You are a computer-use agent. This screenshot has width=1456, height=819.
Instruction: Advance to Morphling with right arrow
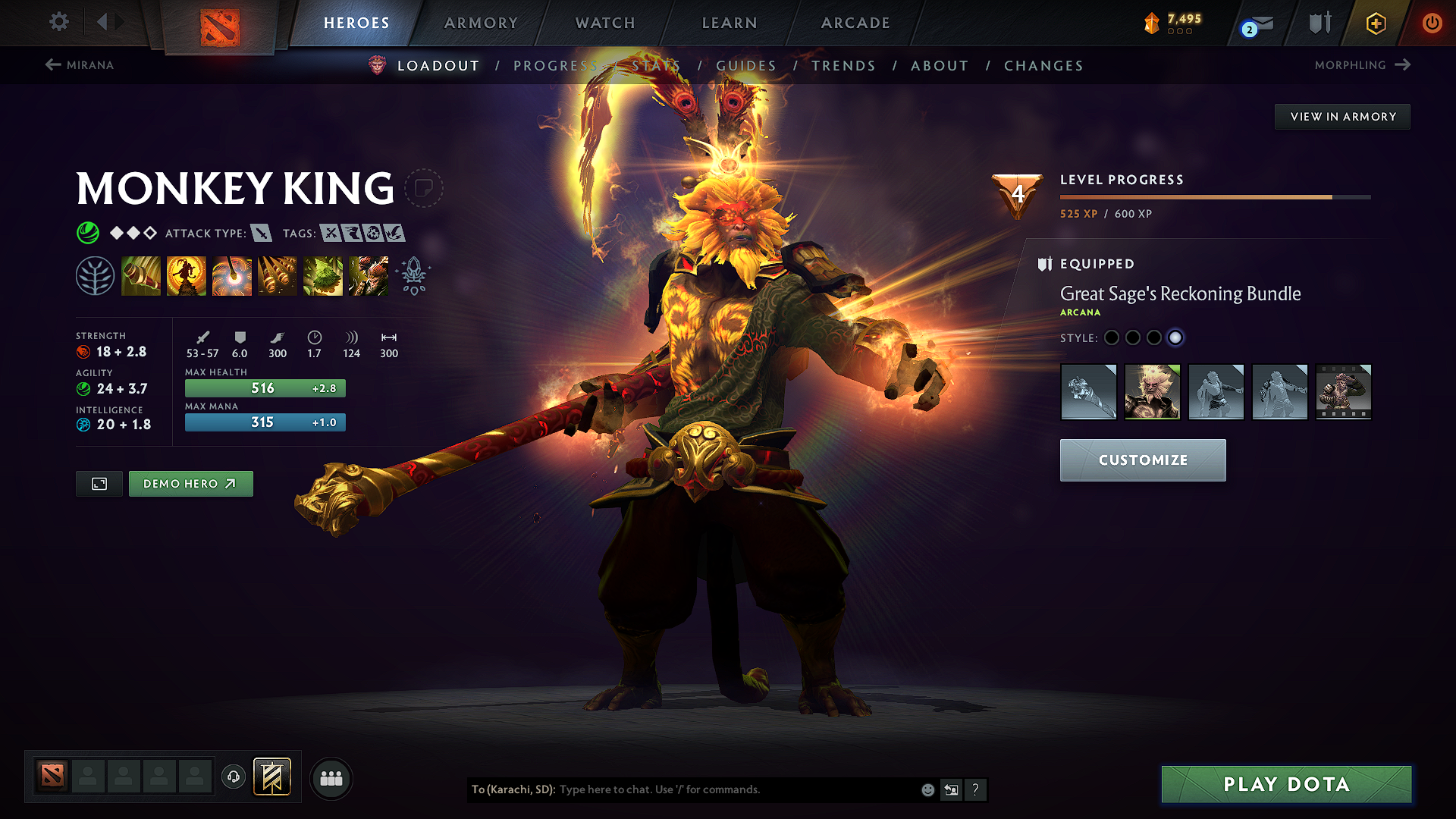click(1402, 64)
